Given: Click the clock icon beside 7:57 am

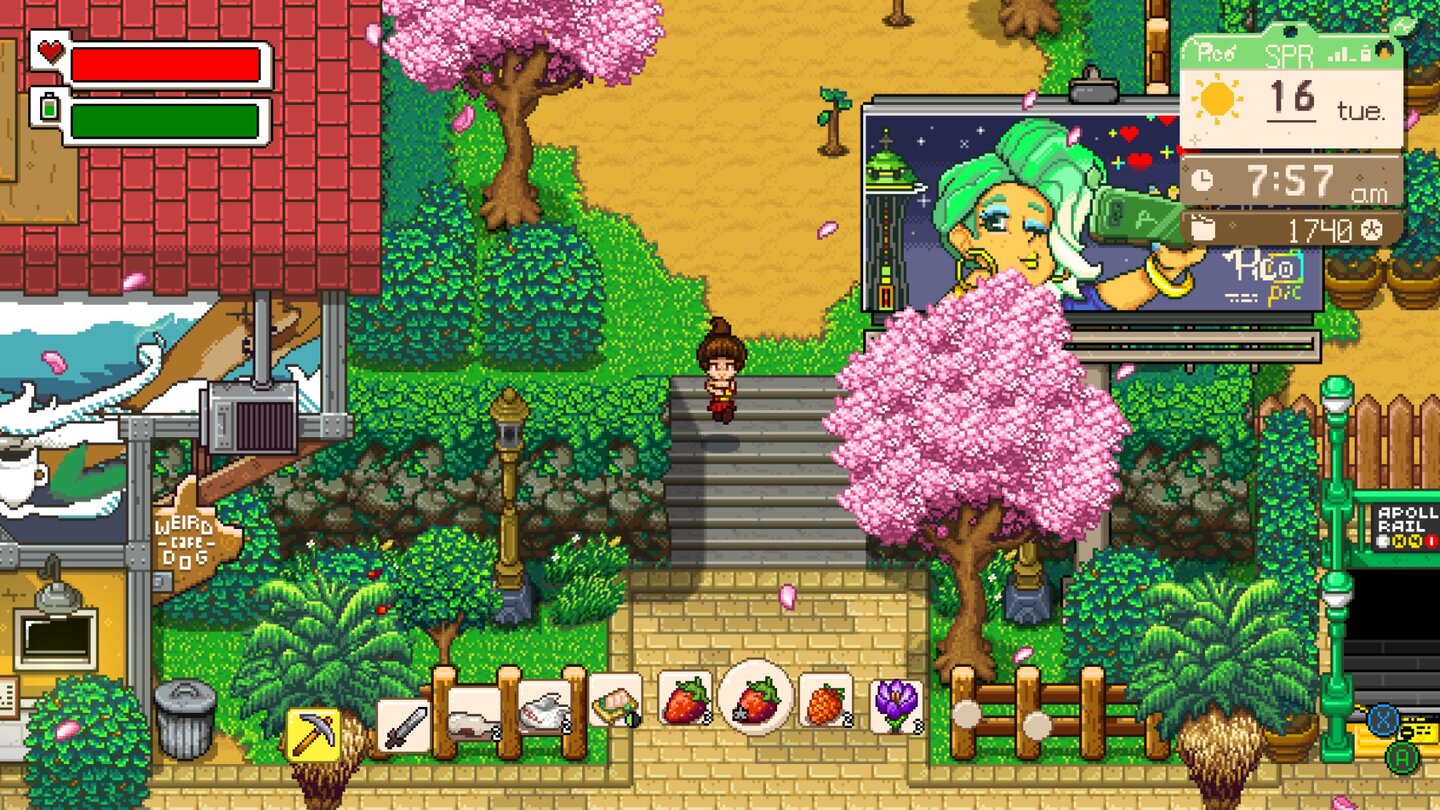Looking at the screenshot, I should (x=1201, y=179).
